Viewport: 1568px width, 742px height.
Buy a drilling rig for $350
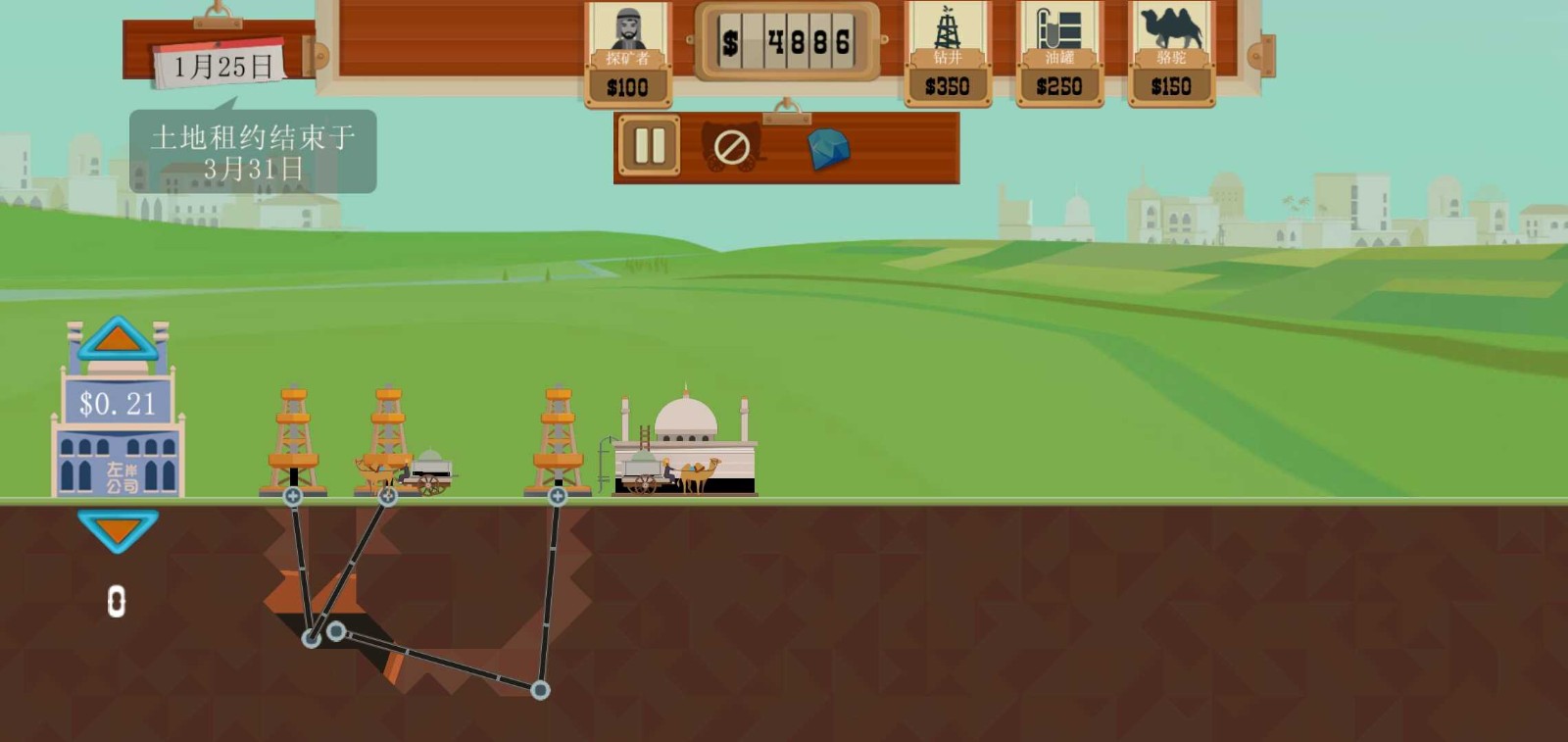click(x=947, y=55)
